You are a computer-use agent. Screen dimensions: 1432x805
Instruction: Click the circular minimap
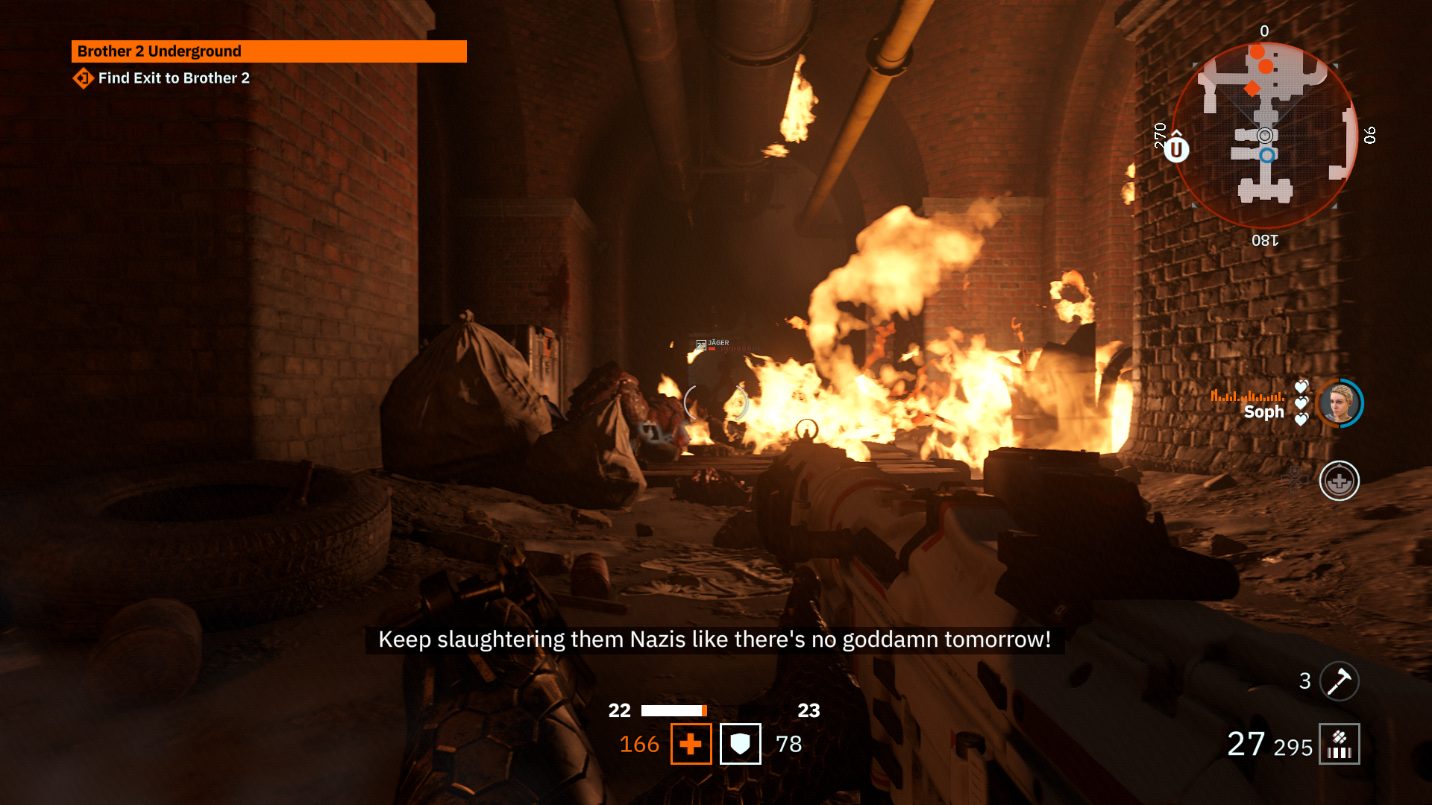tap(1264, 135)
